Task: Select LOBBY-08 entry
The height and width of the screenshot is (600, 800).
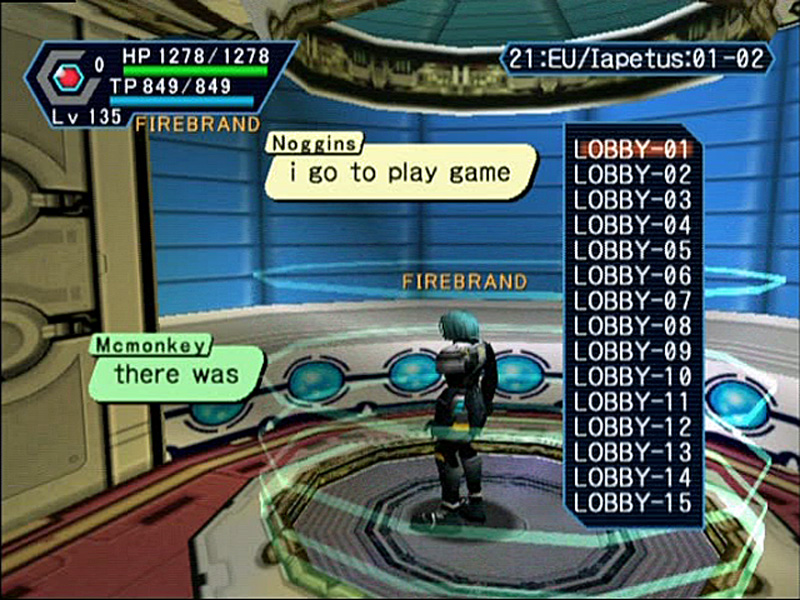Action: tap(632, 326)
